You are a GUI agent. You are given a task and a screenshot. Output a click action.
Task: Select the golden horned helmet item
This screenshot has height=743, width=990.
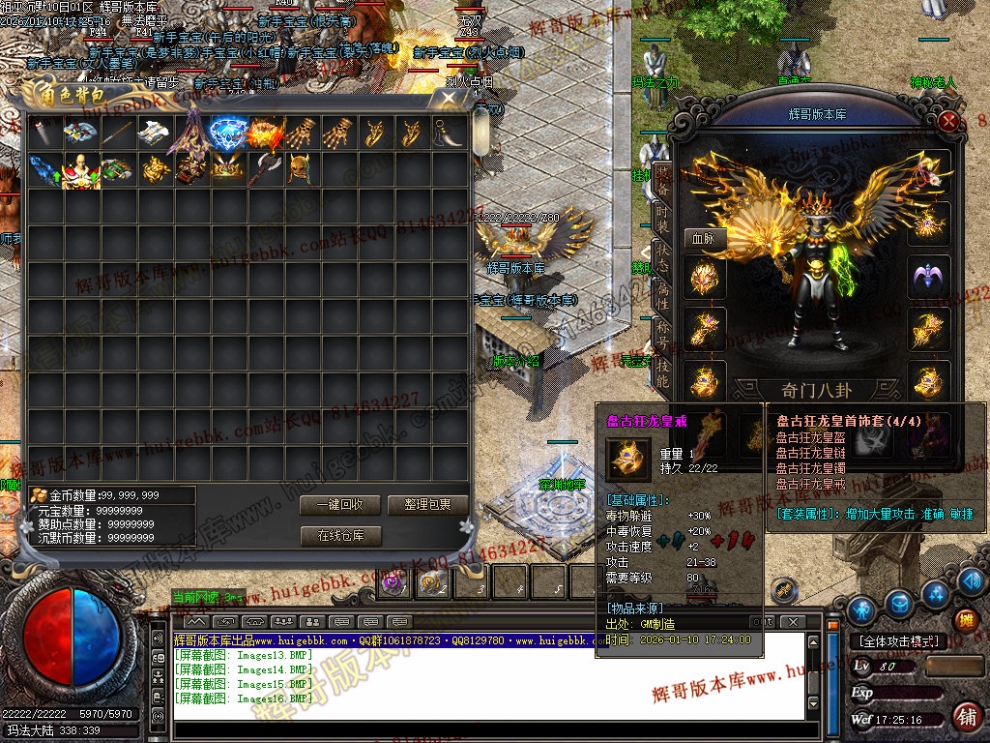click(x=301, y=169)
